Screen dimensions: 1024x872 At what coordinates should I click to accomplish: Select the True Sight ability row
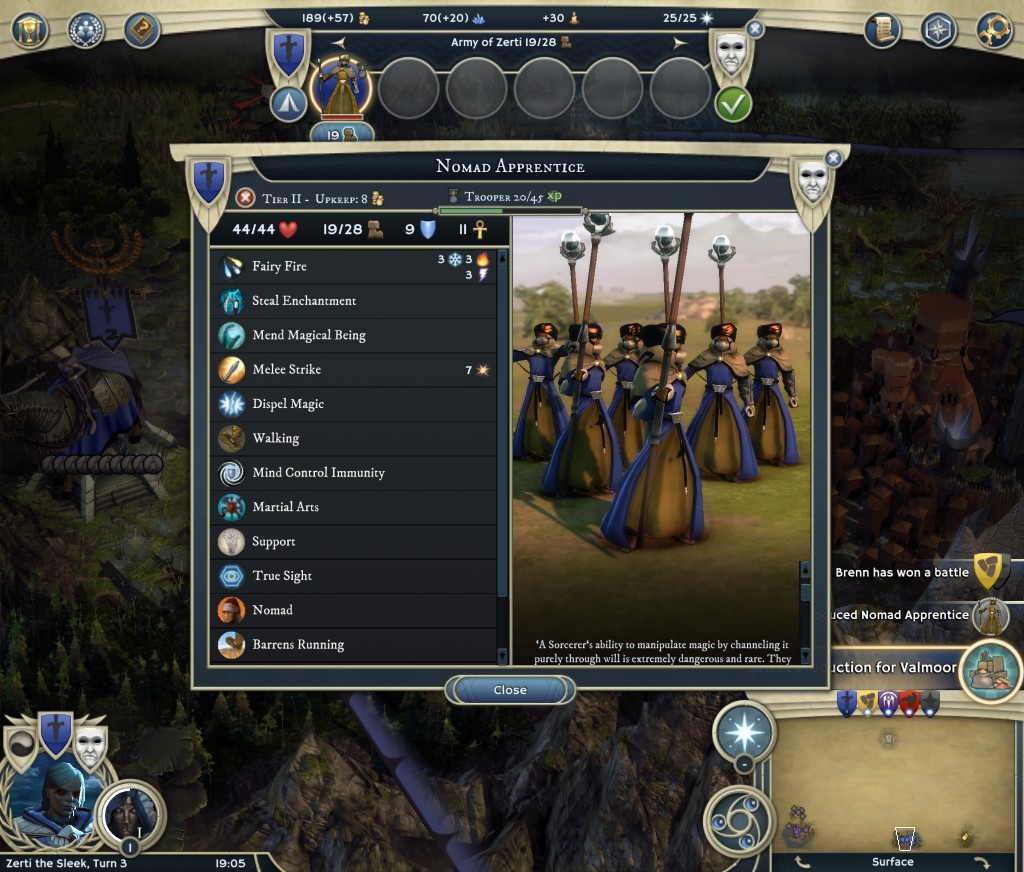(355, 576)
